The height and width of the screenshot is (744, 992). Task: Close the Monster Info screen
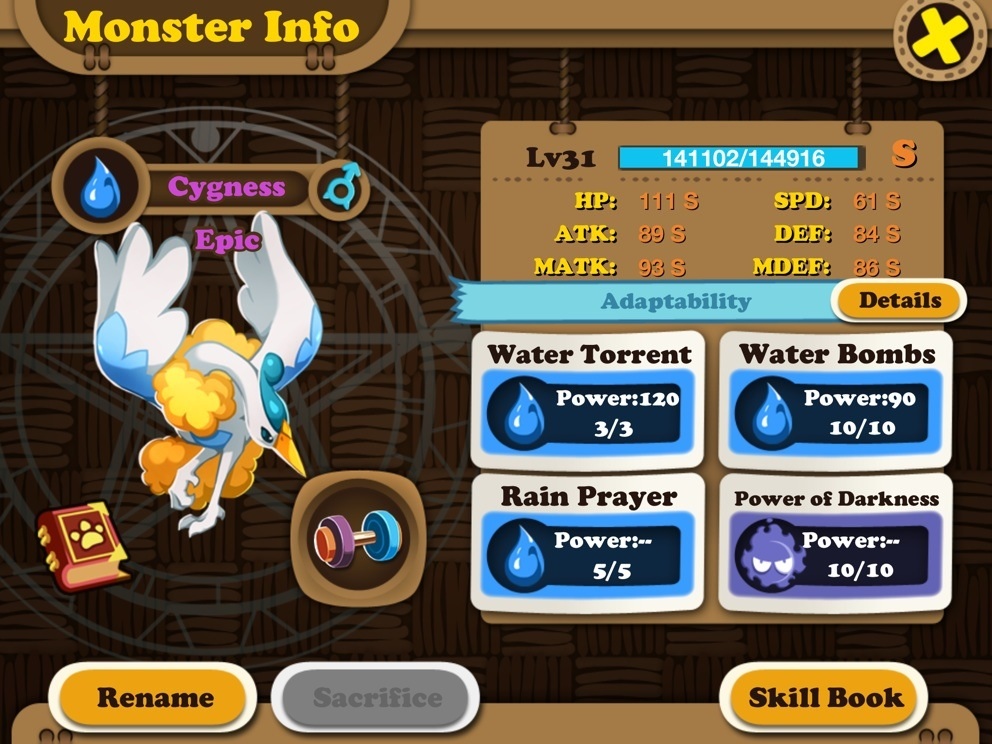click(938, 38)
